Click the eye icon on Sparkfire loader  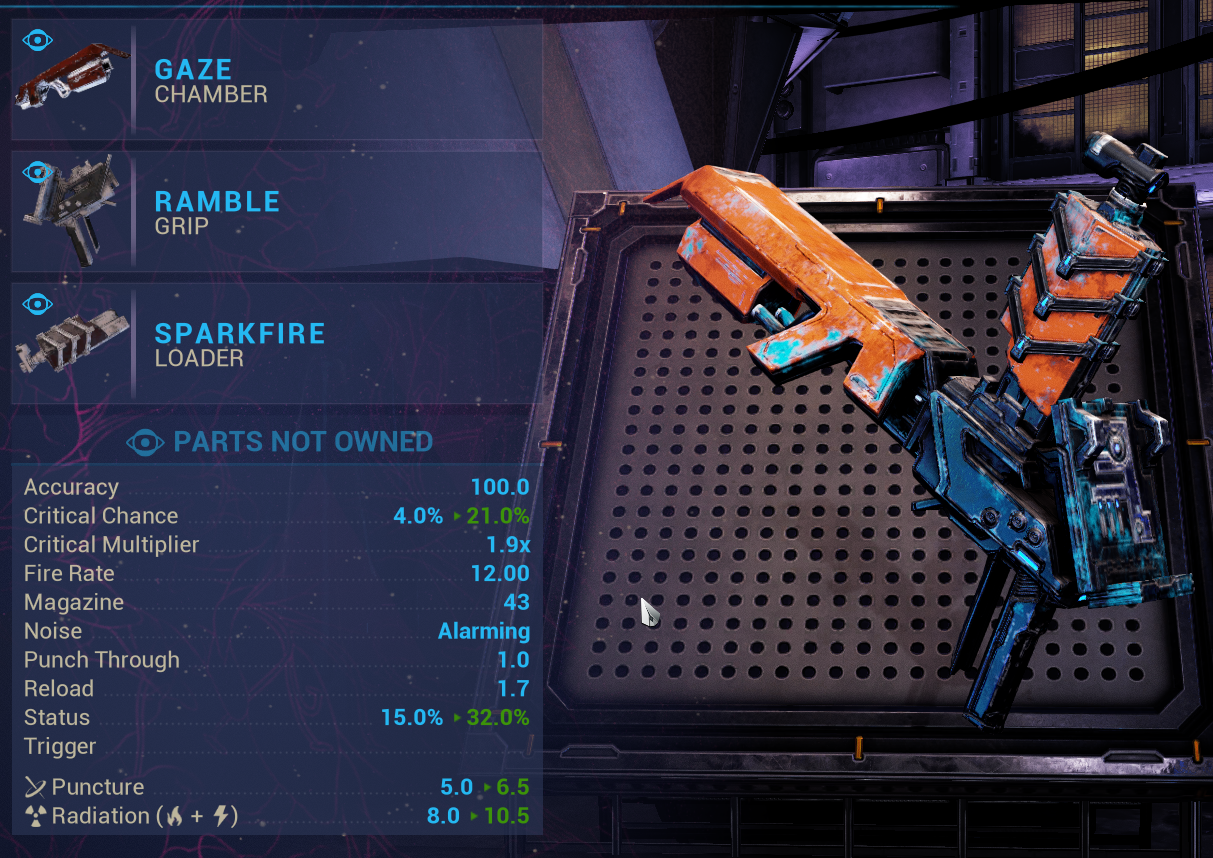(37, 303)
